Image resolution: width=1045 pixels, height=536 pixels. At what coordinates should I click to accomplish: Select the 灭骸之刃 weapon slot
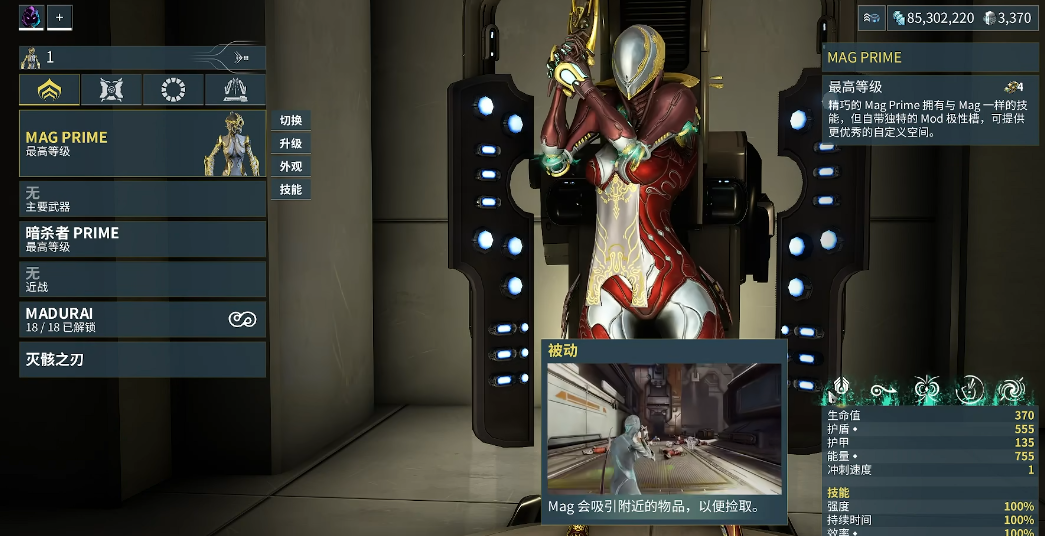pos(142,359)
